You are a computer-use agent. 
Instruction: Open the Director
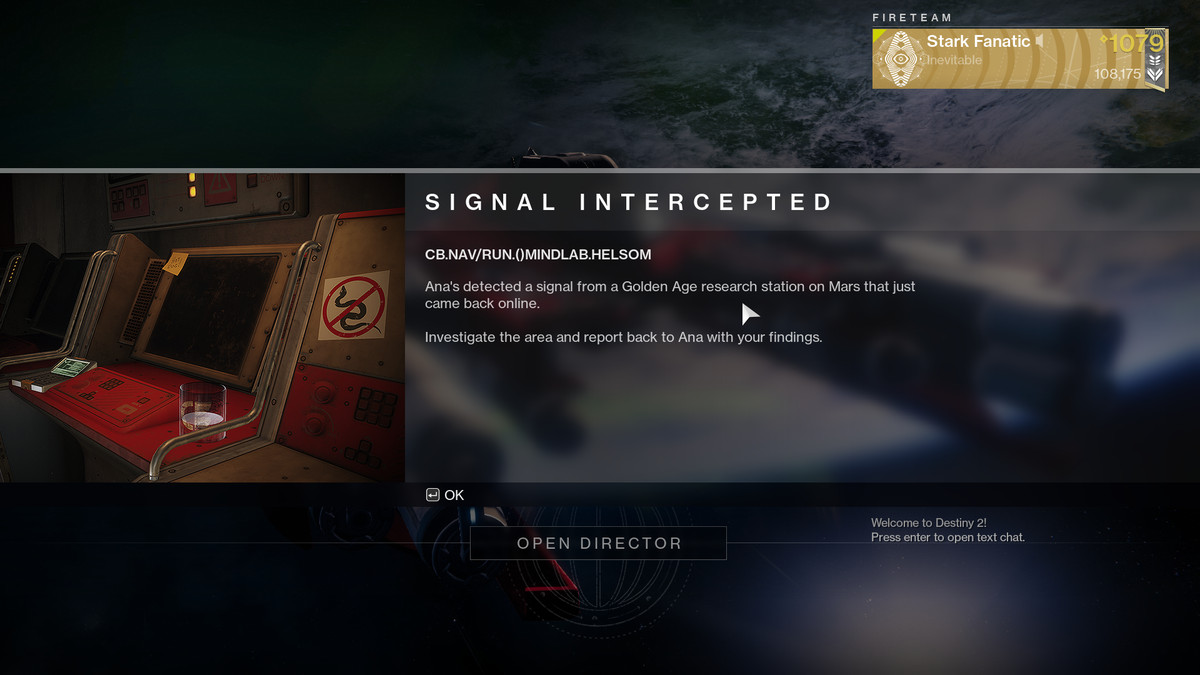tap(598, 543)
